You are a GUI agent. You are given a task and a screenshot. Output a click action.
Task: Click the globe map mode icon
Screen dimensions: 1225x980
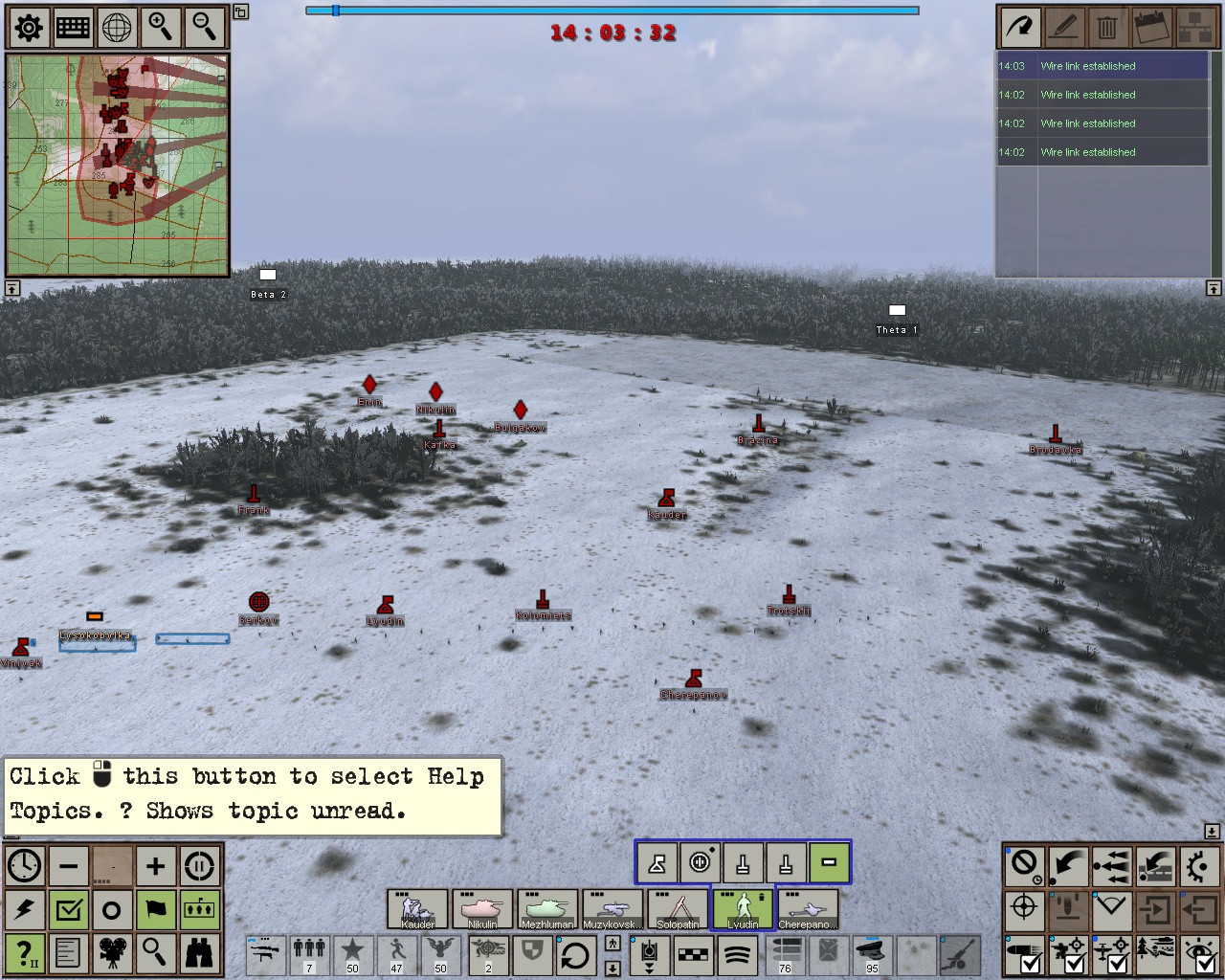tap(116, 28)
